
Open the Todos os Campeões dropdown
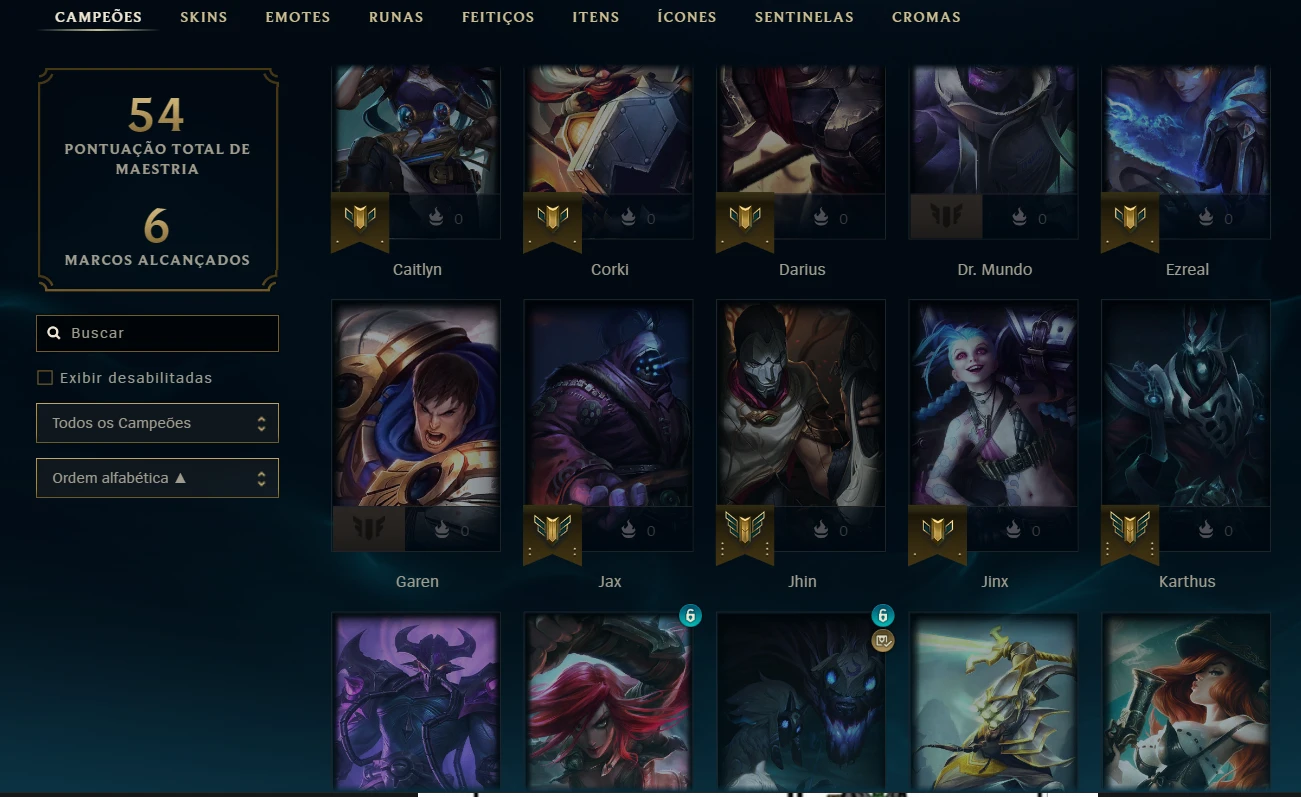tap(157, 423)
